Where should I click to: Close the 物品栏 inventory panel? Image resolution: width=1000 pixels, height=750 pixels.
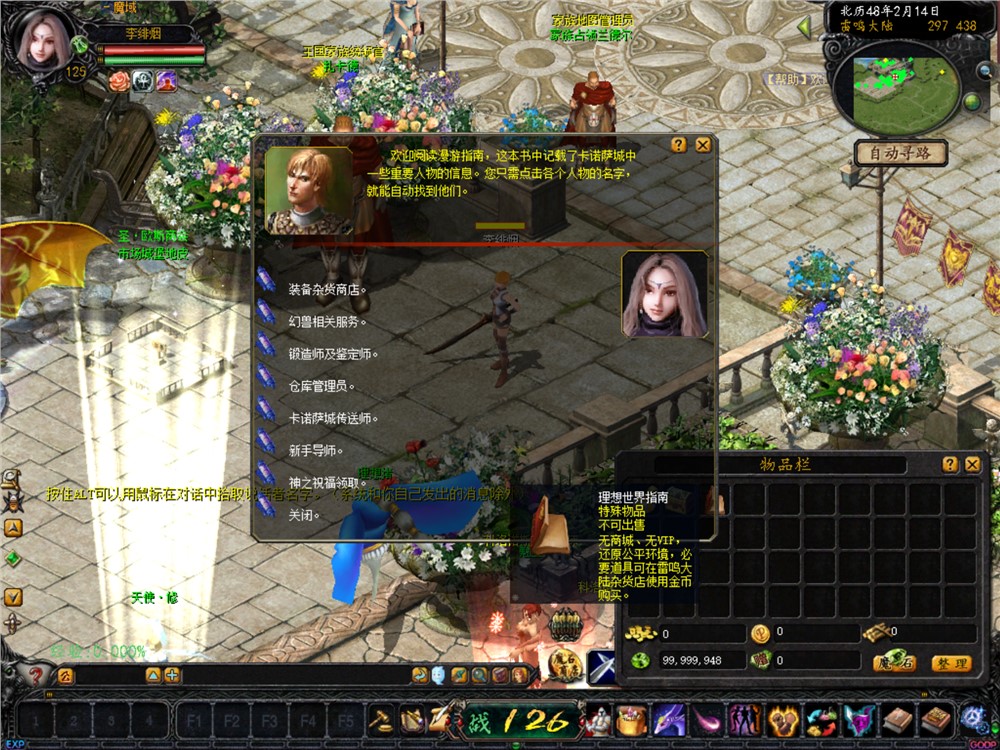click(x=972, y=464)
